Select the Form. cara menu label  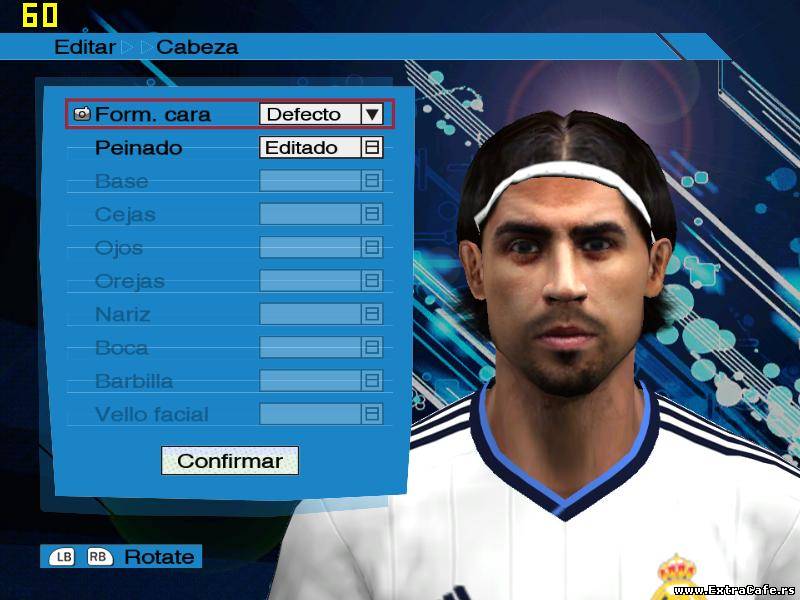(152, 114)
